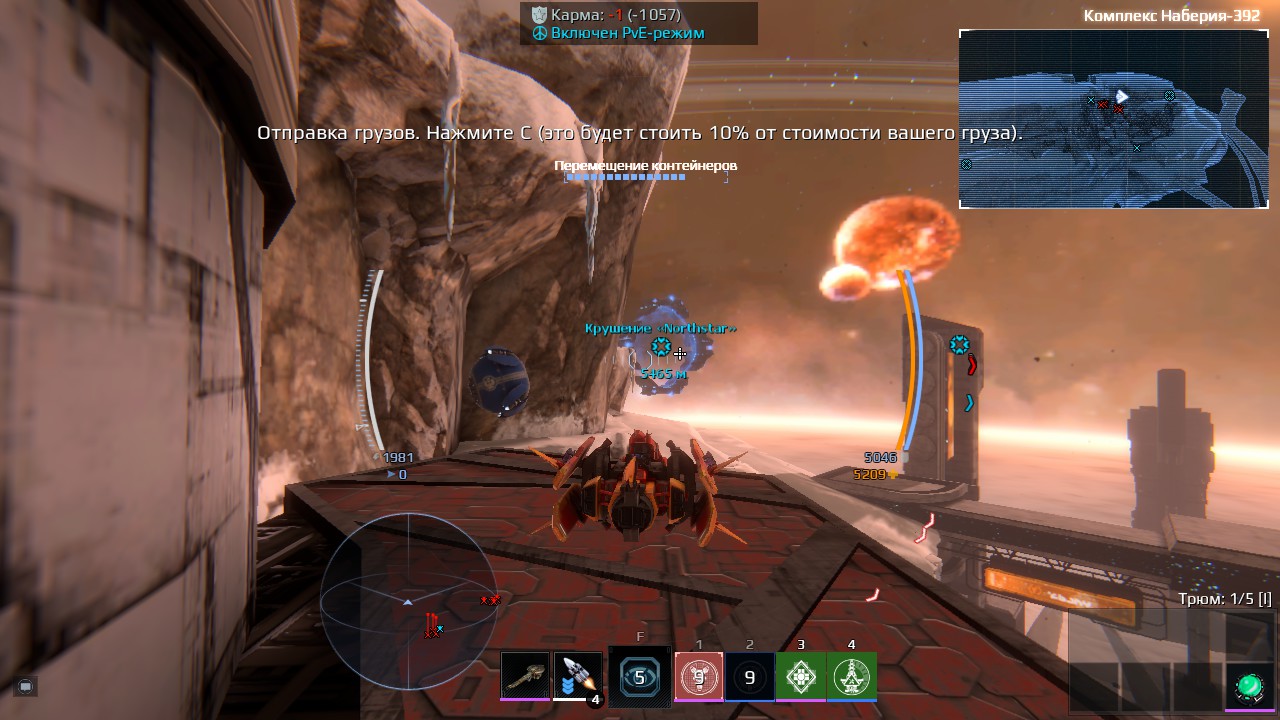This screenshot has width=1280, height=720.
Task: Activate the green tower module in slot 4
Action: tap(852, 677)
